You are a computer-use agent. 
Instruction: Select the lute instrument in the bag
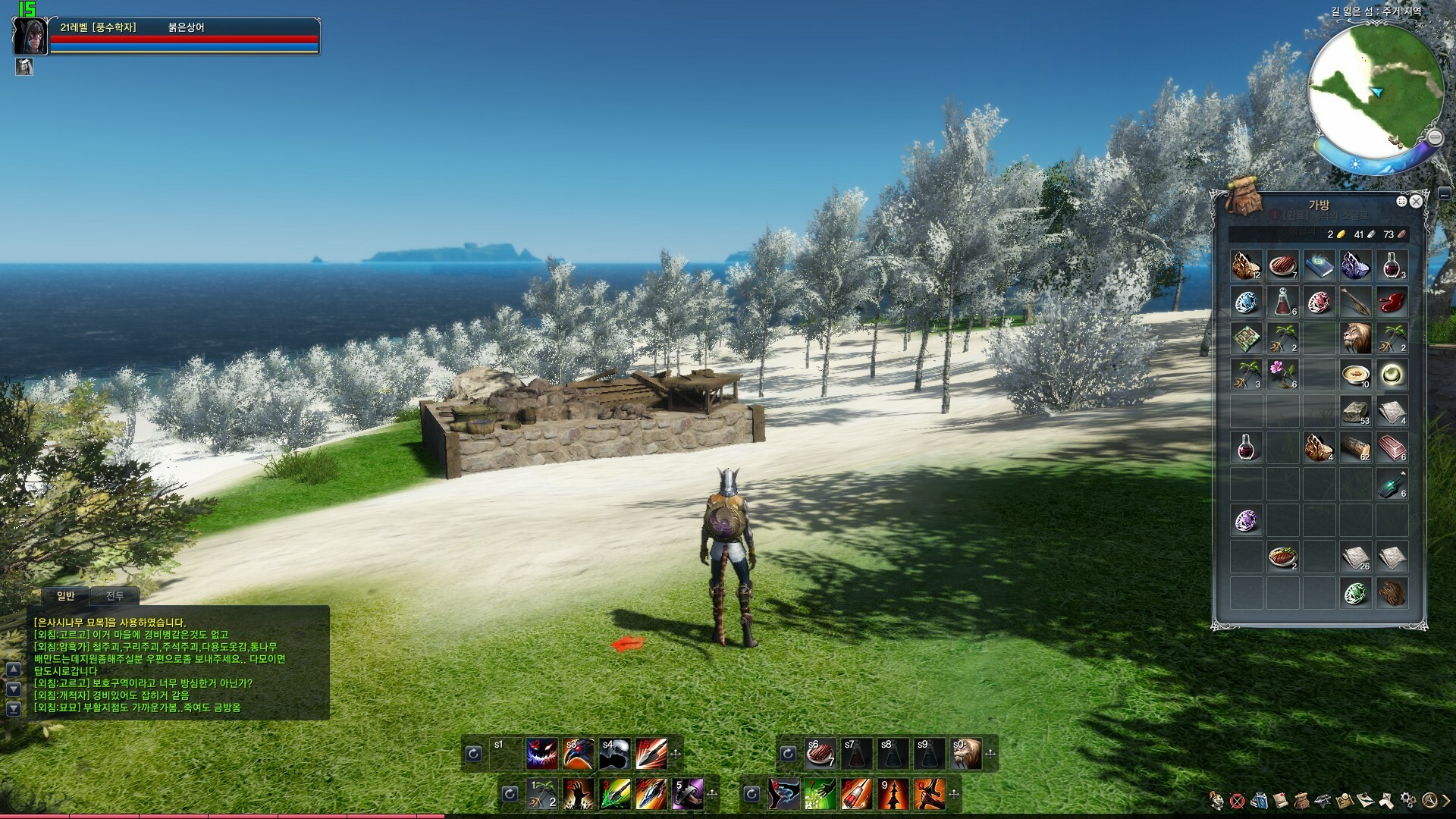(x=1356, y=302)
